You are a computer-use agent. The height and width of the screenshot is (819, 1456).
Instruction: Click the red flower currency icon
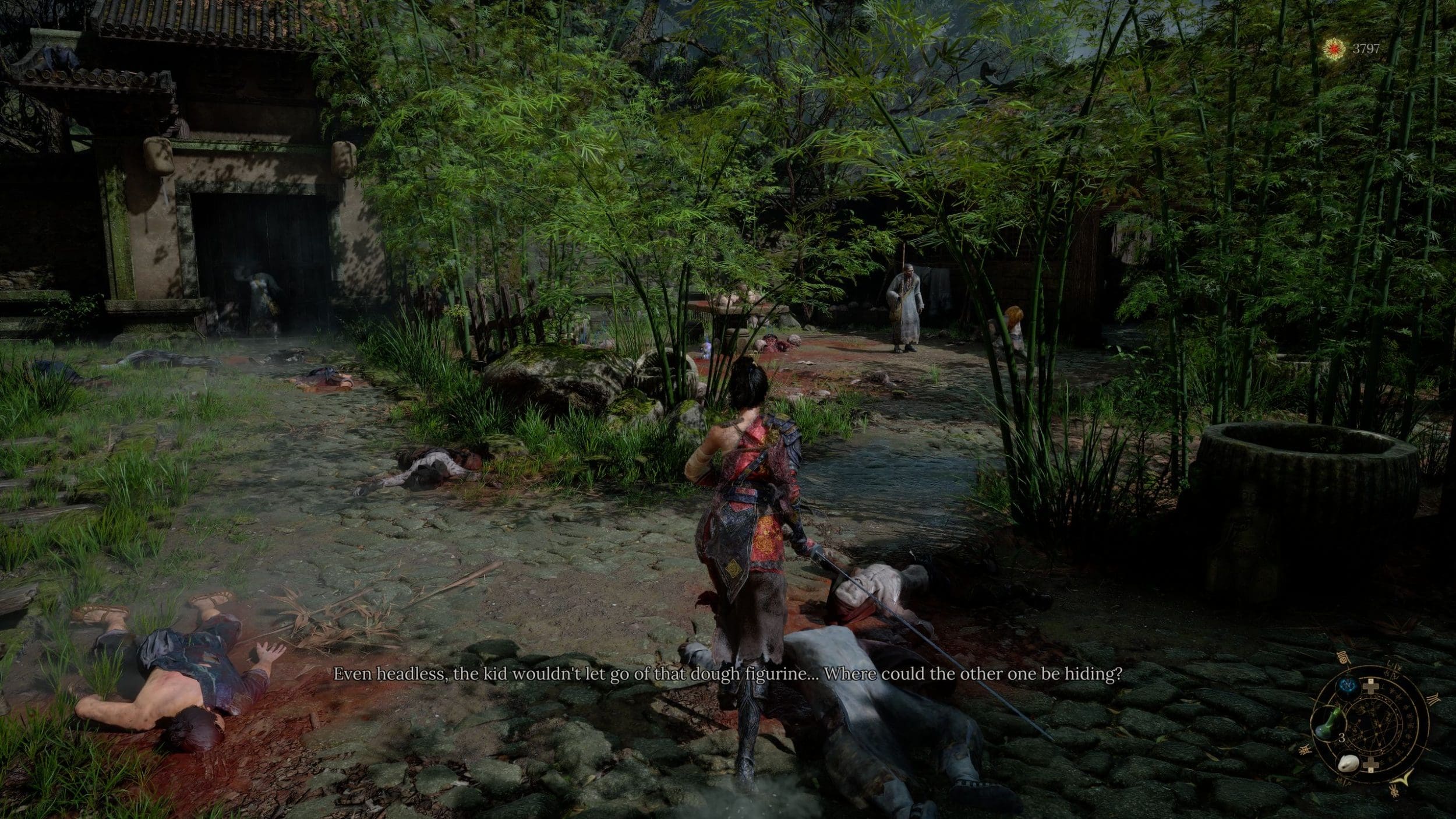point(1331,49)
